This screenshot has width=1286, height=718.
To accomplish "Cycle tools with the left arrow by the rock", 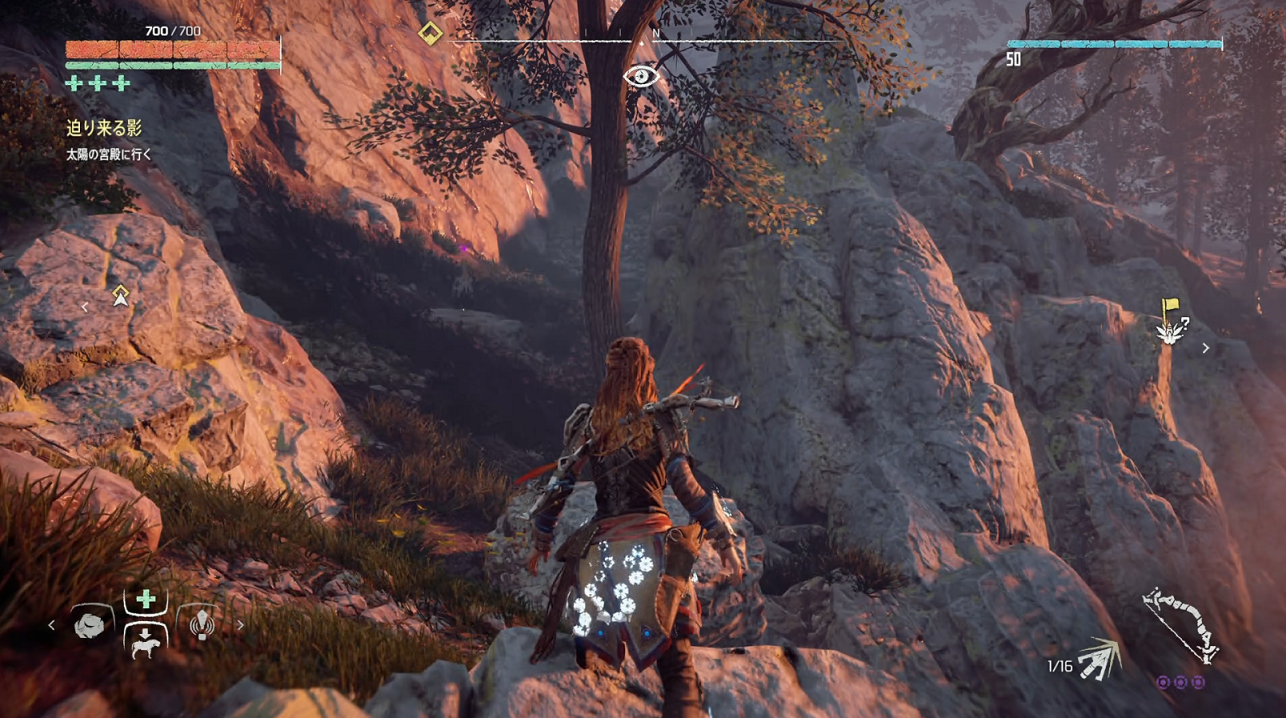I will point(52,626).
